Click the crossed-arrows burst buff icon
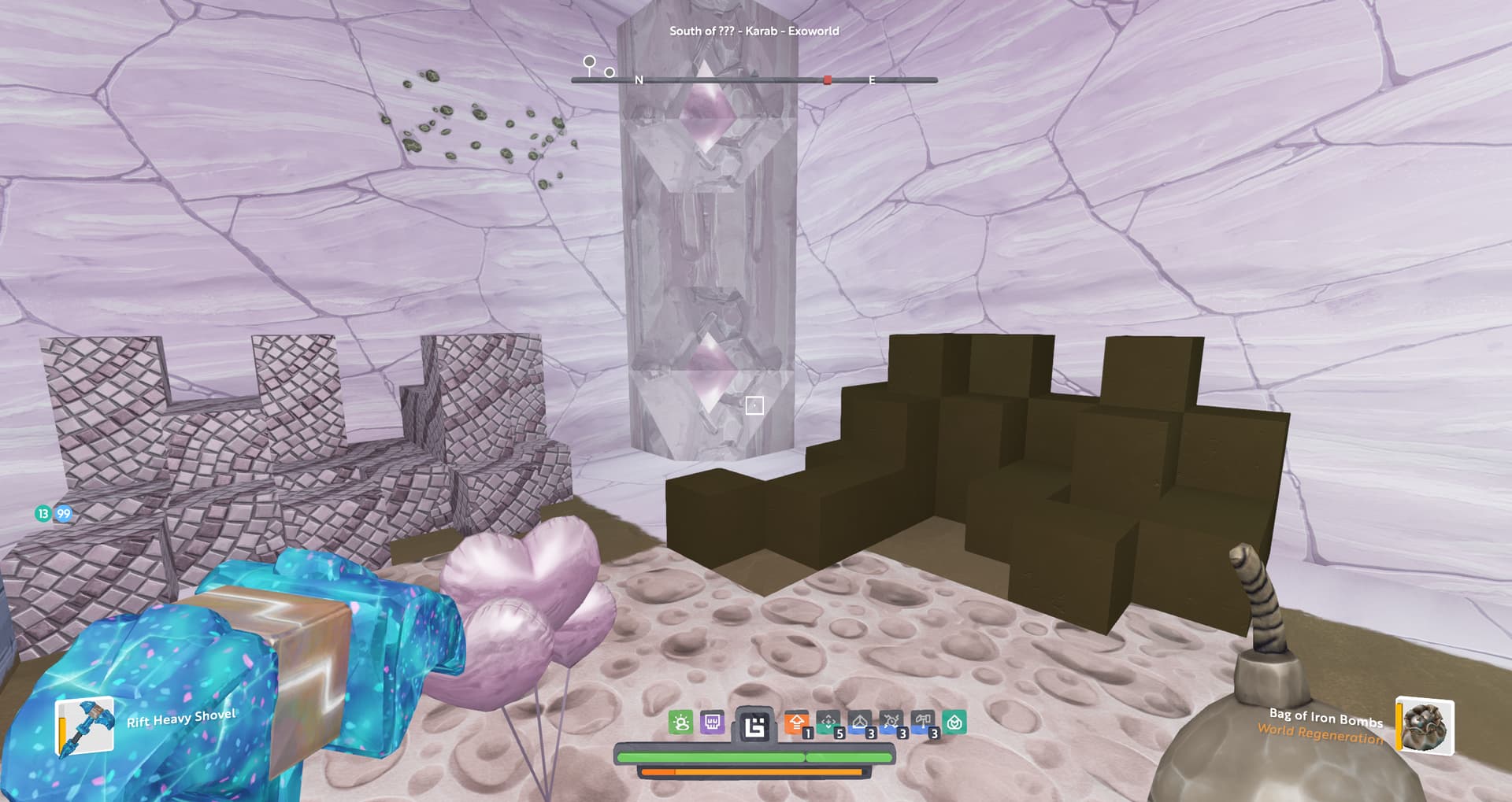Viewport: 1512px width, 802px height. (x=891, y=723)
